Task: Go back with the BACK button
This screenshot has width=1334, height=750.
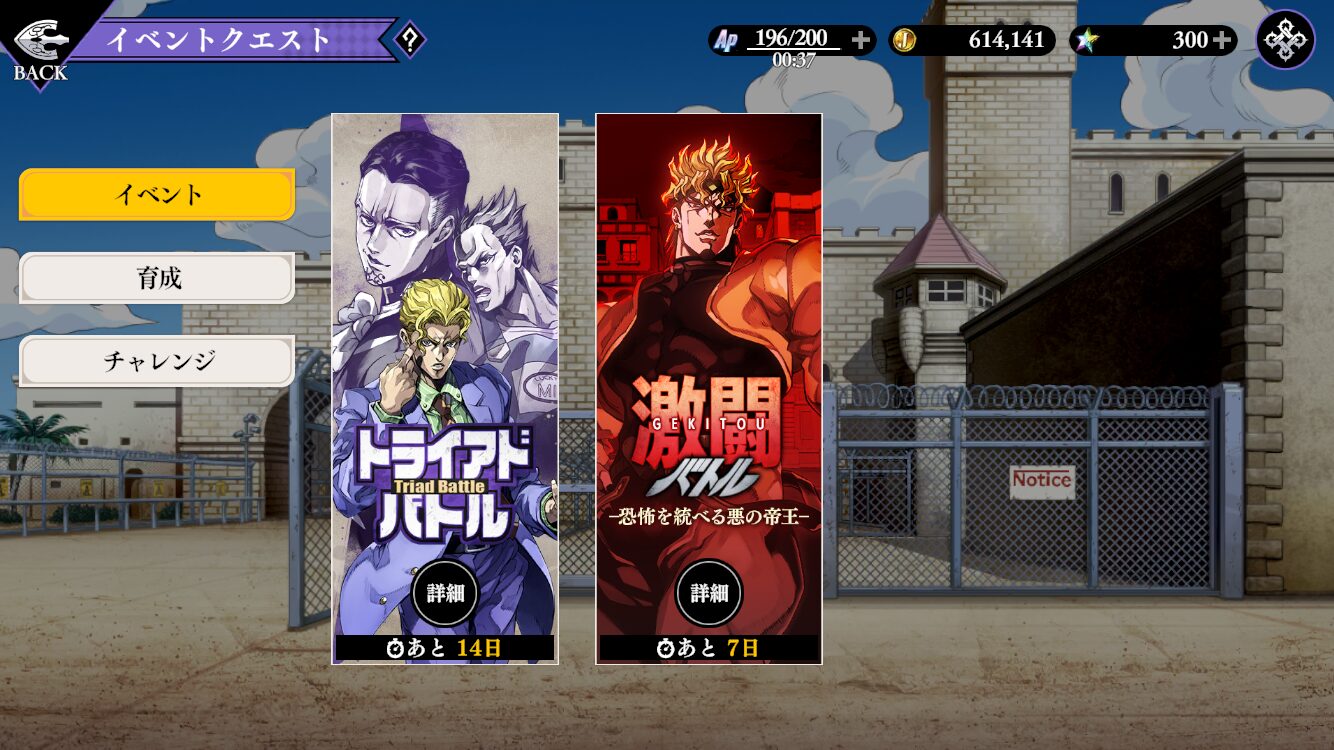Action: [x=40, y=48]
